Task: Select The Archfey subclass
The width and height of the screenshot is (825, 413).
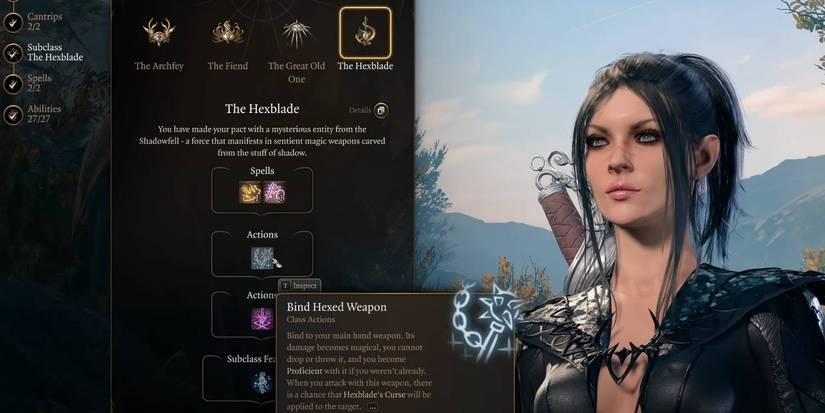Action: coord(159,34)
